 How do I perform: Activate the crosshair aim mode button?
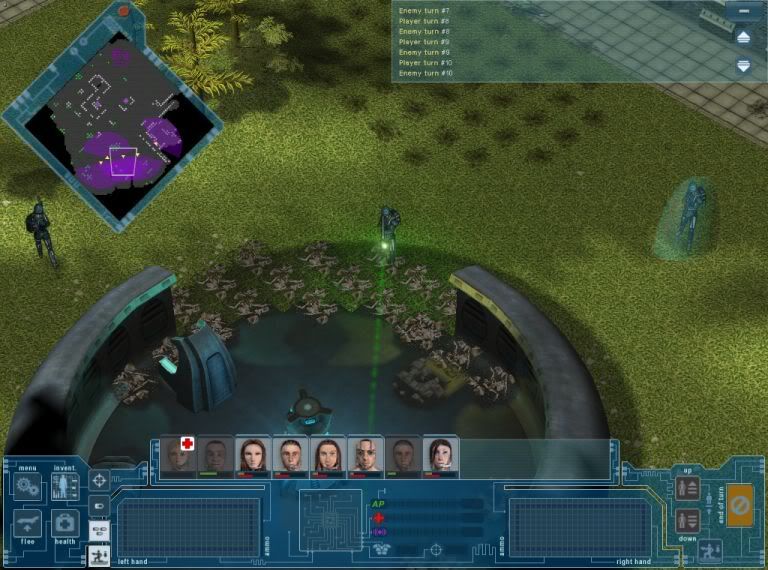pyautogui.click(x=99, y=481)
